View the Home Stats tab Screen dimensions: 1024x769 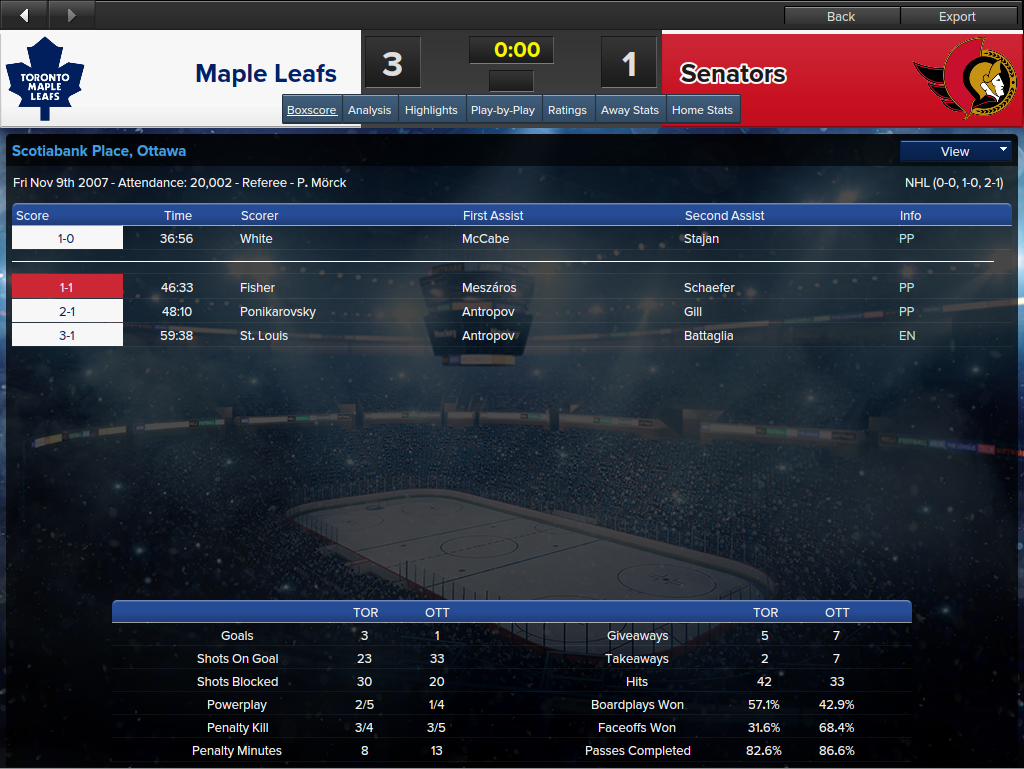(x=702, y=110)
